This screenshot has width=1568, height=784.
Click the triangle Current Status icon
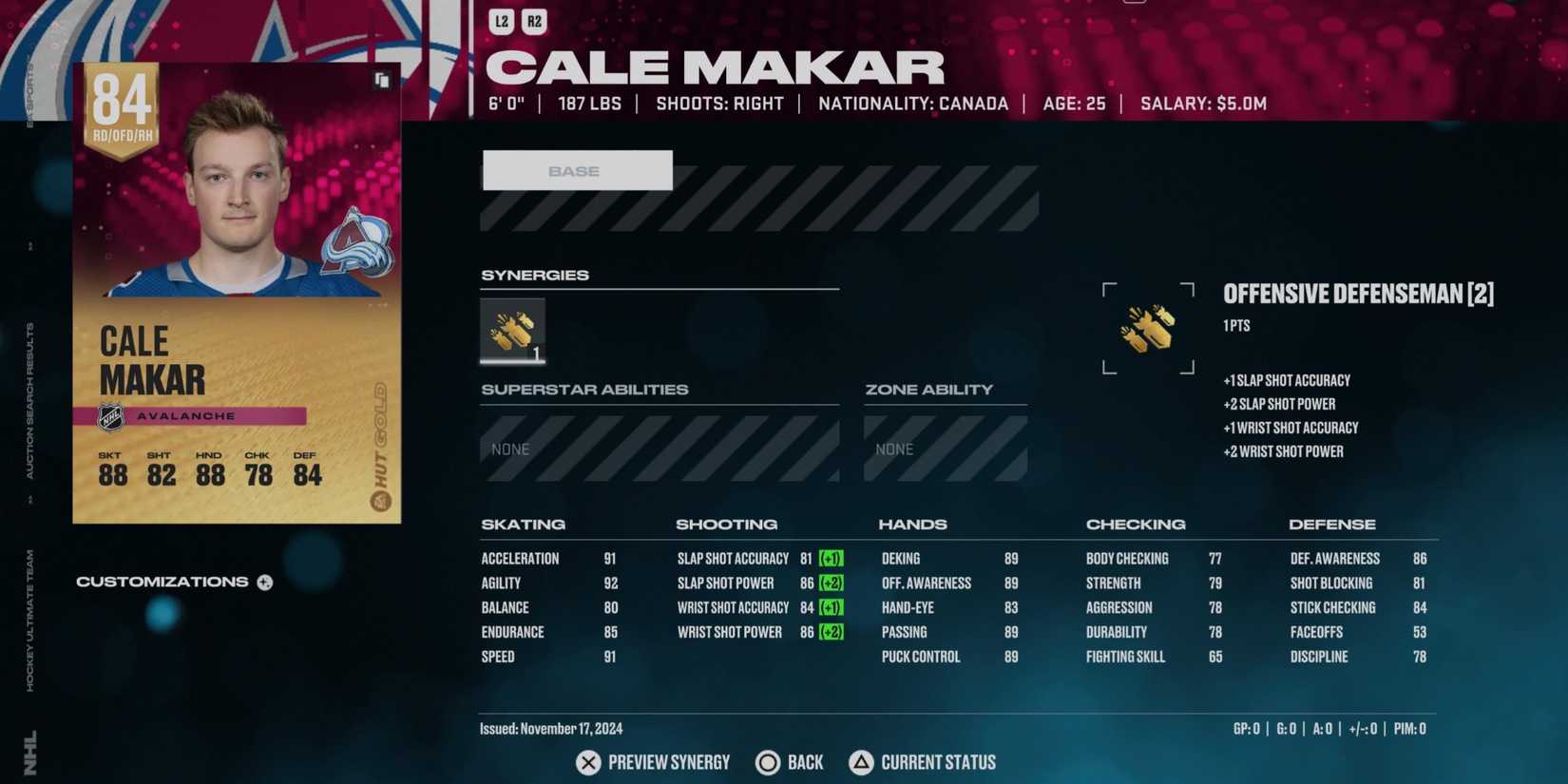tap(861, 762)
